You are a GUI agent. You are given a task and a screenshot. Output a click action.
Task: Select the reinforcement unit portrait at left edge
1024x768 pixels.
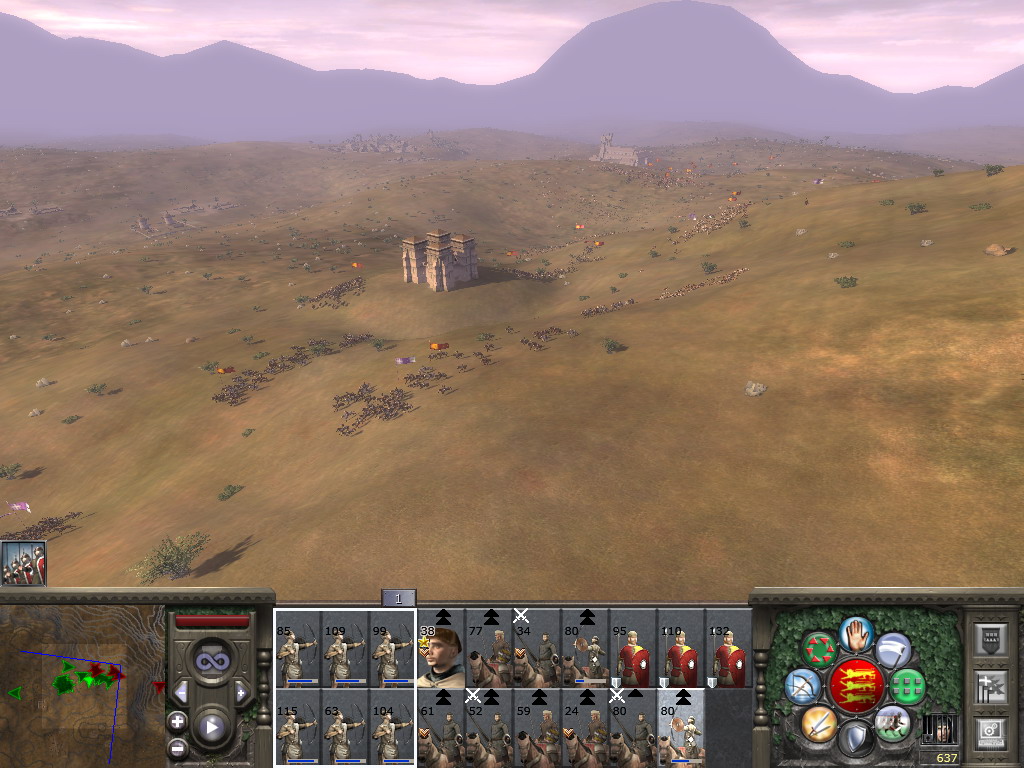click(x=23, y=563)
